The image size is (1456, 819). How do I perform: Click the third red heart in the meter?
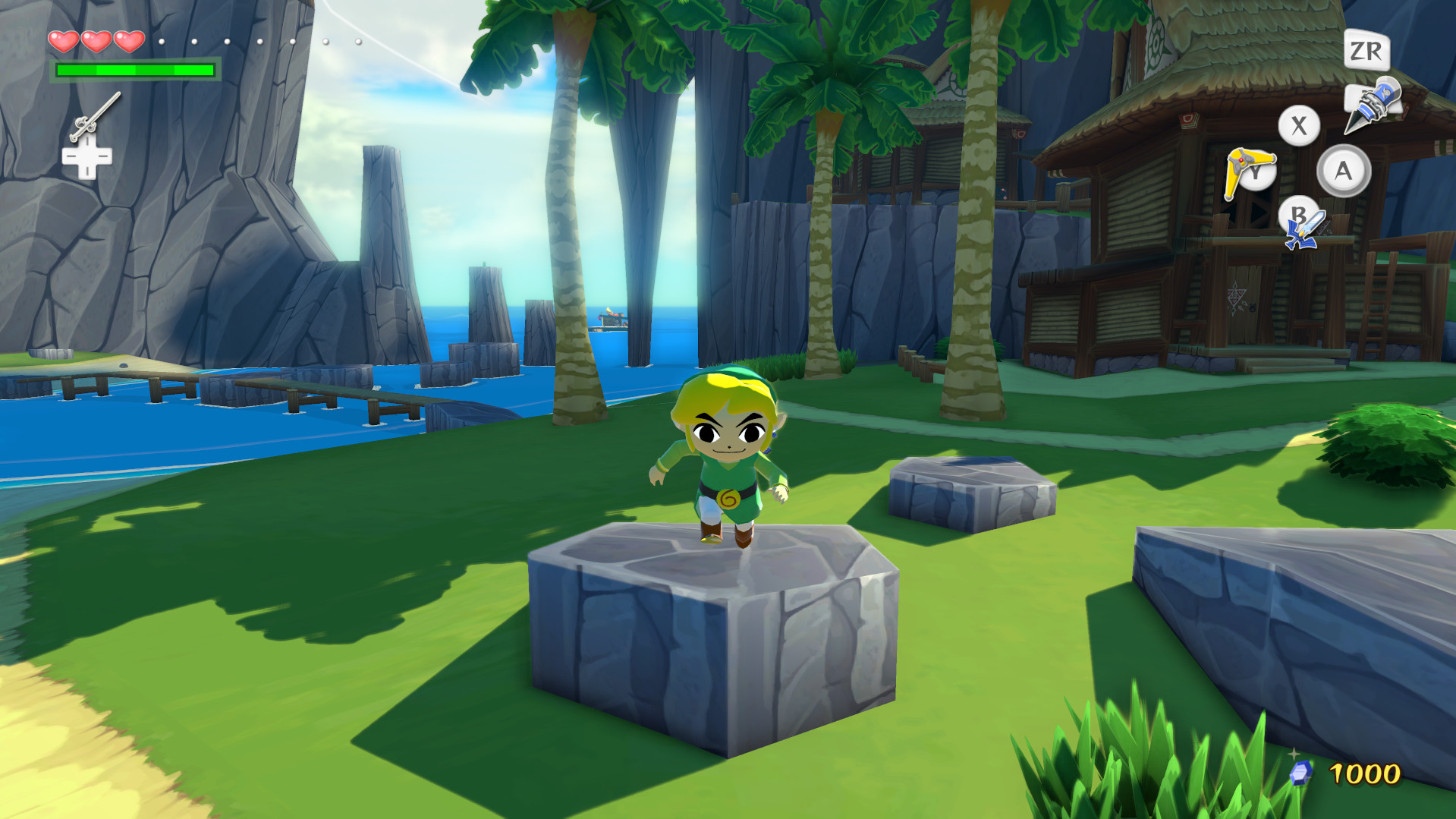pos(129,42)
